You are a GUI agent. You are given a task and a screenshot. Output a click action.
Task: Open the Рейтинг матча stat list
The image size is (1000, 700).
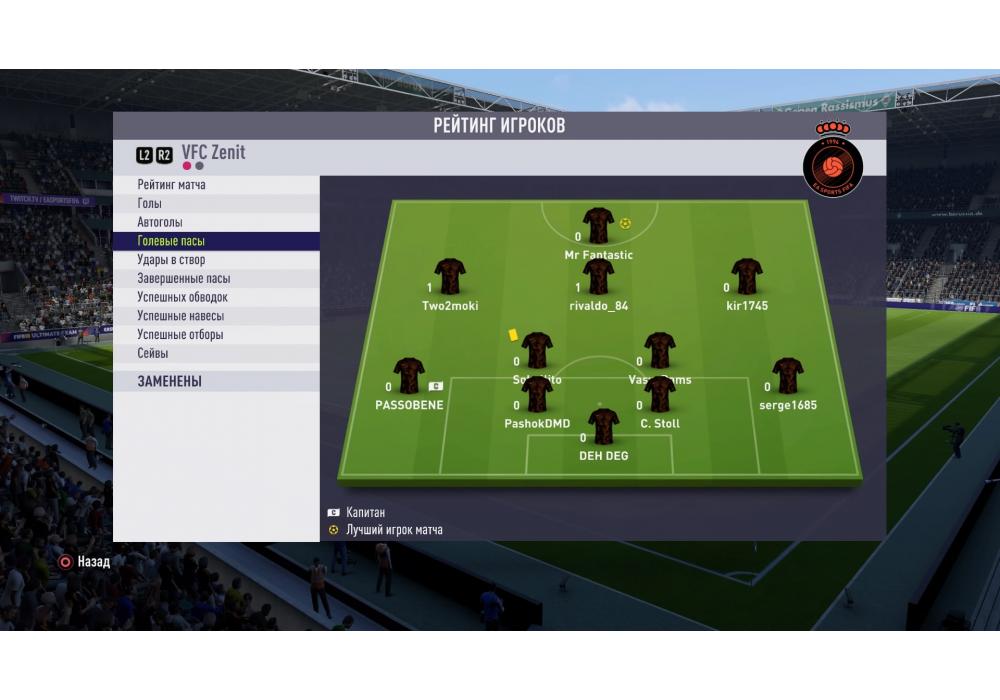(x=172, y=185)
